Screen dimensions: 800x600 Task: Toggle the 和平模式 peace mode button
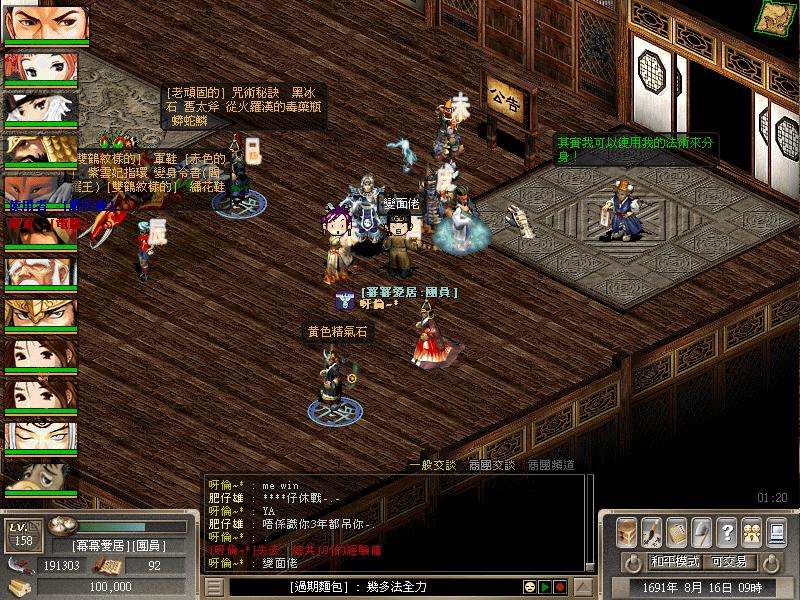(x=673, y=562)
